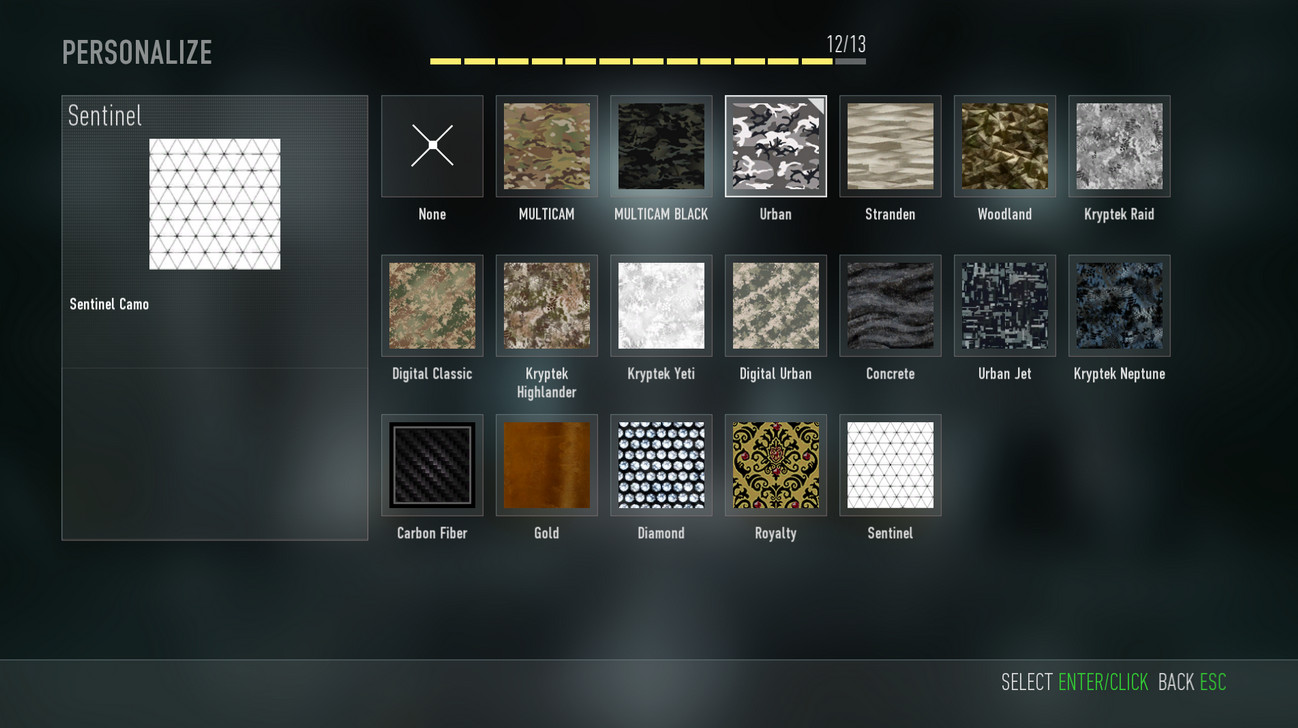Pick the Digital Classic camo
This screenshot has width=1298, height=728.
(x=432, y=306)
